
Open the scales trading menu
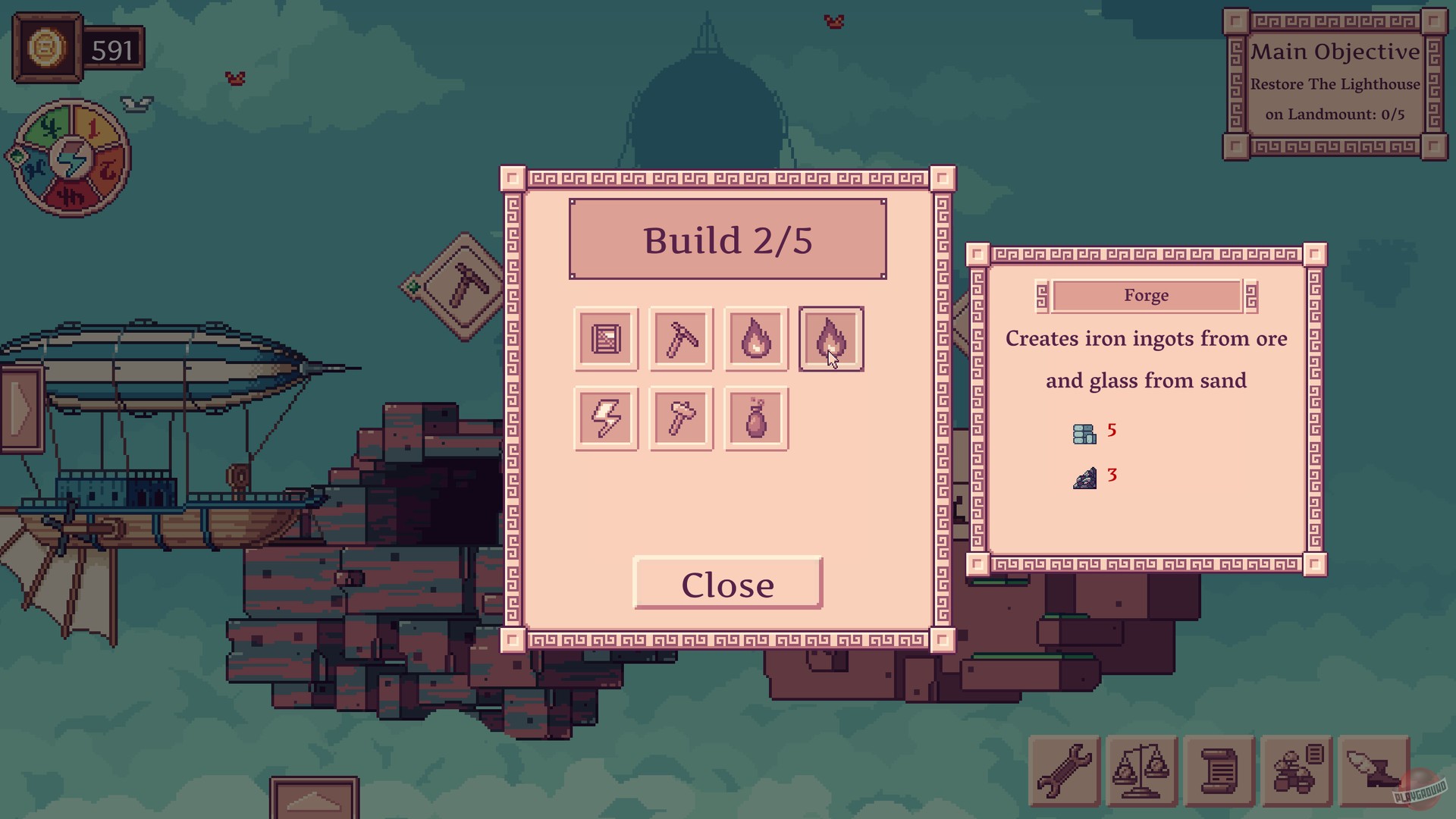click(1141, 770)
